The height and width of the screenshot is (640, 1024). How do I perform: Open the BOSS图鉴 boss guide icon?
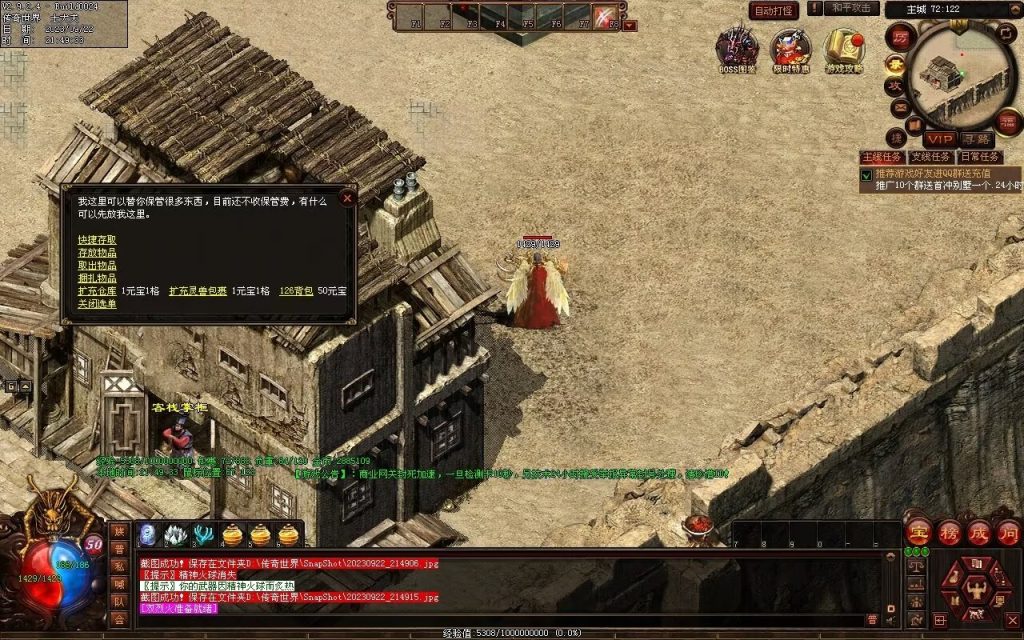coord(737,50)
